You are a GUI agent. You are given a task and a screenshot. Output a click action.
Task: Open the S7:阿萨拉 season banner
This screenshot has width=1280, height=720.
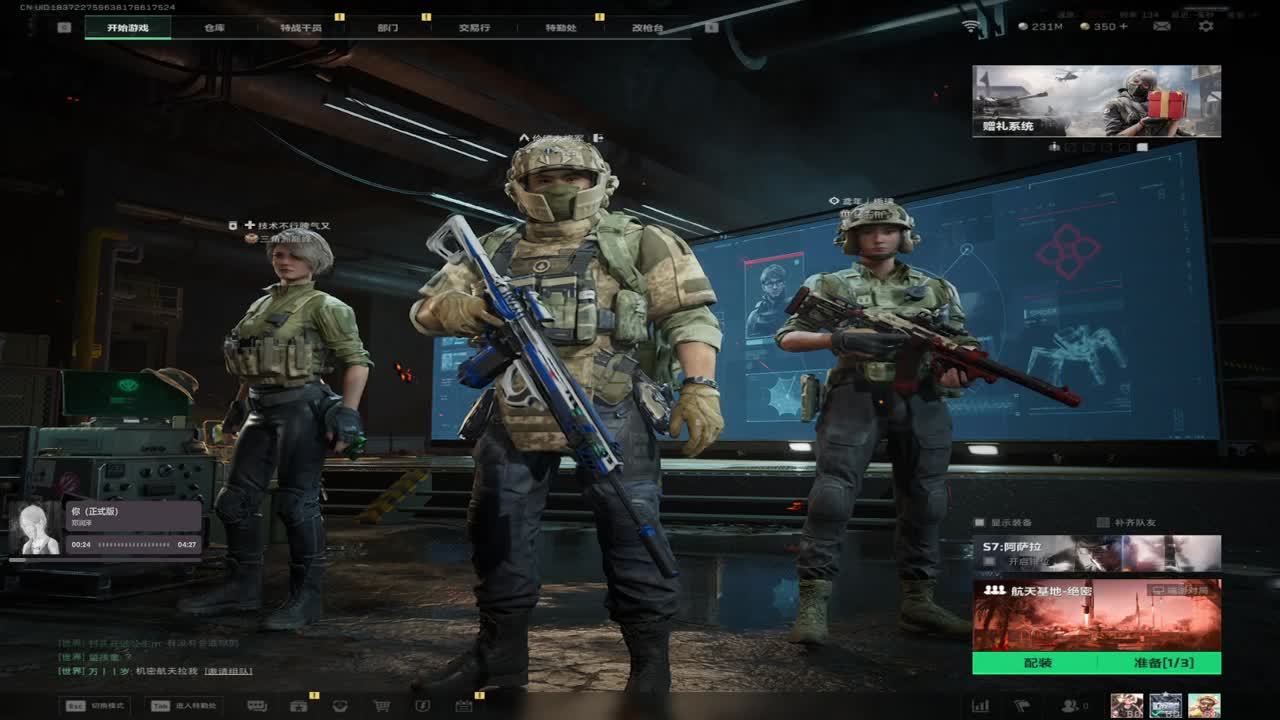coord(1096,553)
